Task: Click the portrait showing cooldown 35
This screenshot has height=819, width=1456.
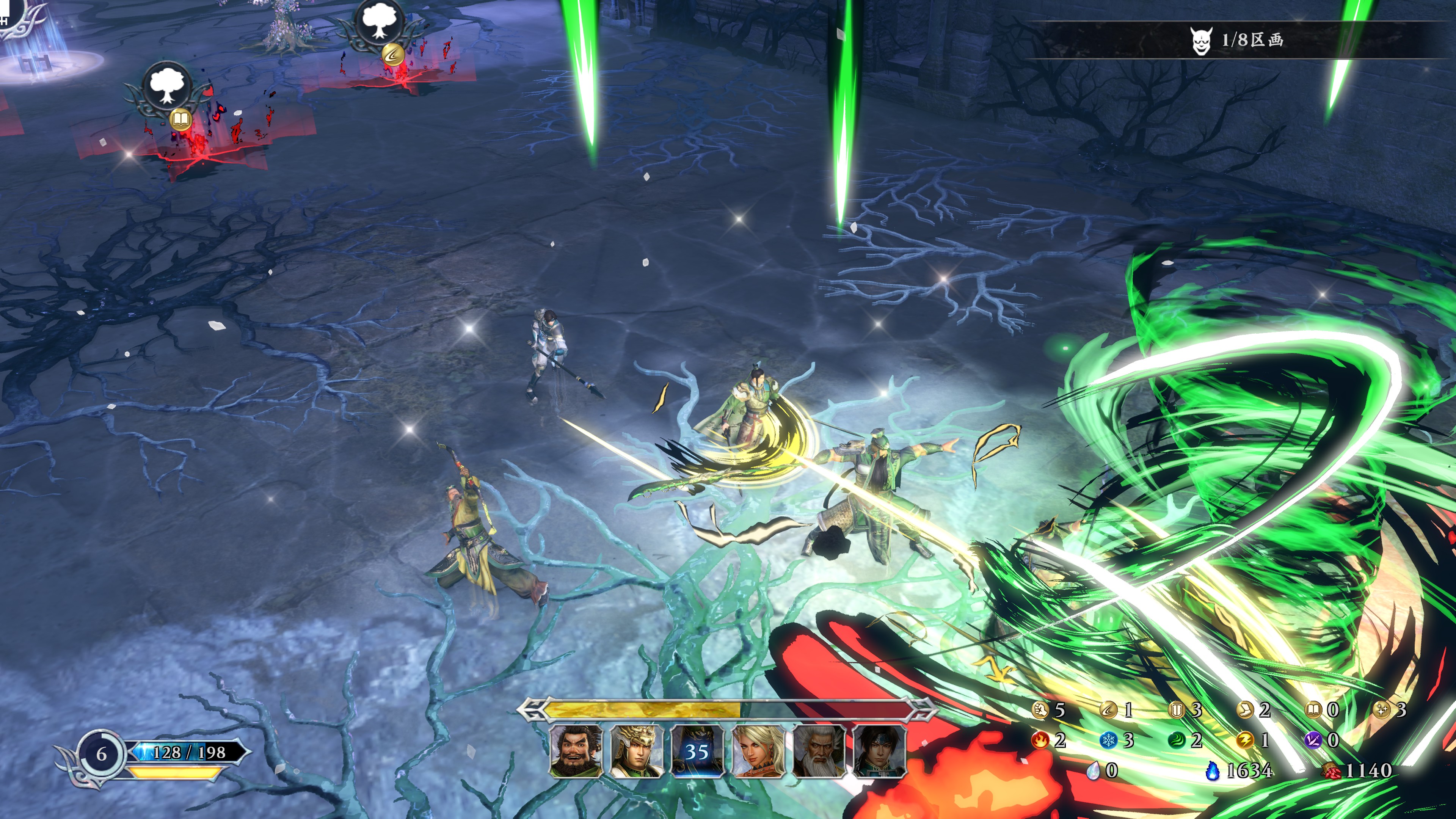Action: pyautogui.click(x=697, y=751)
